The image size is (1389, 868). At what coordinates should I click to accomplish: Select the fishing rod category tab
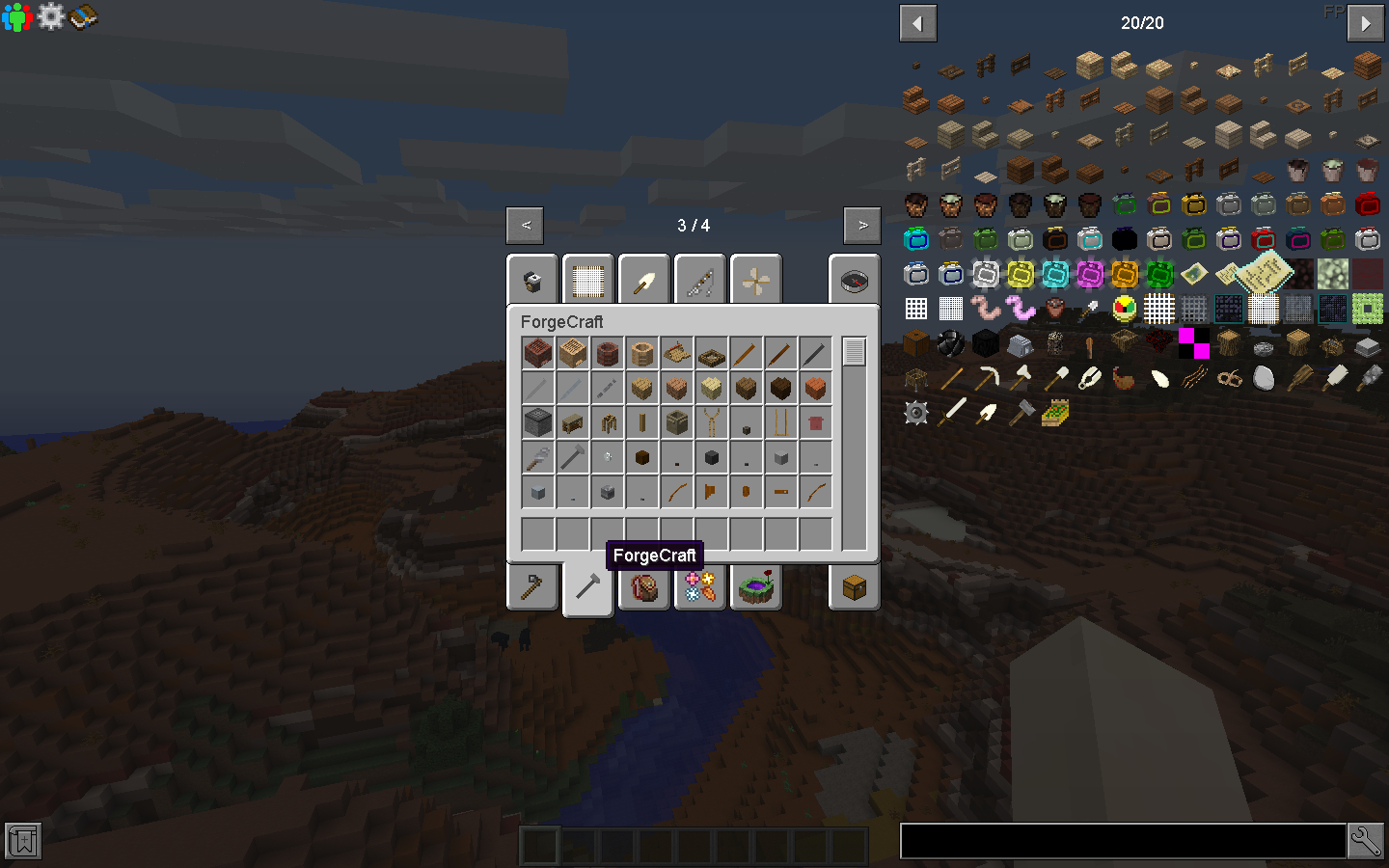click(x=699, y=279)
